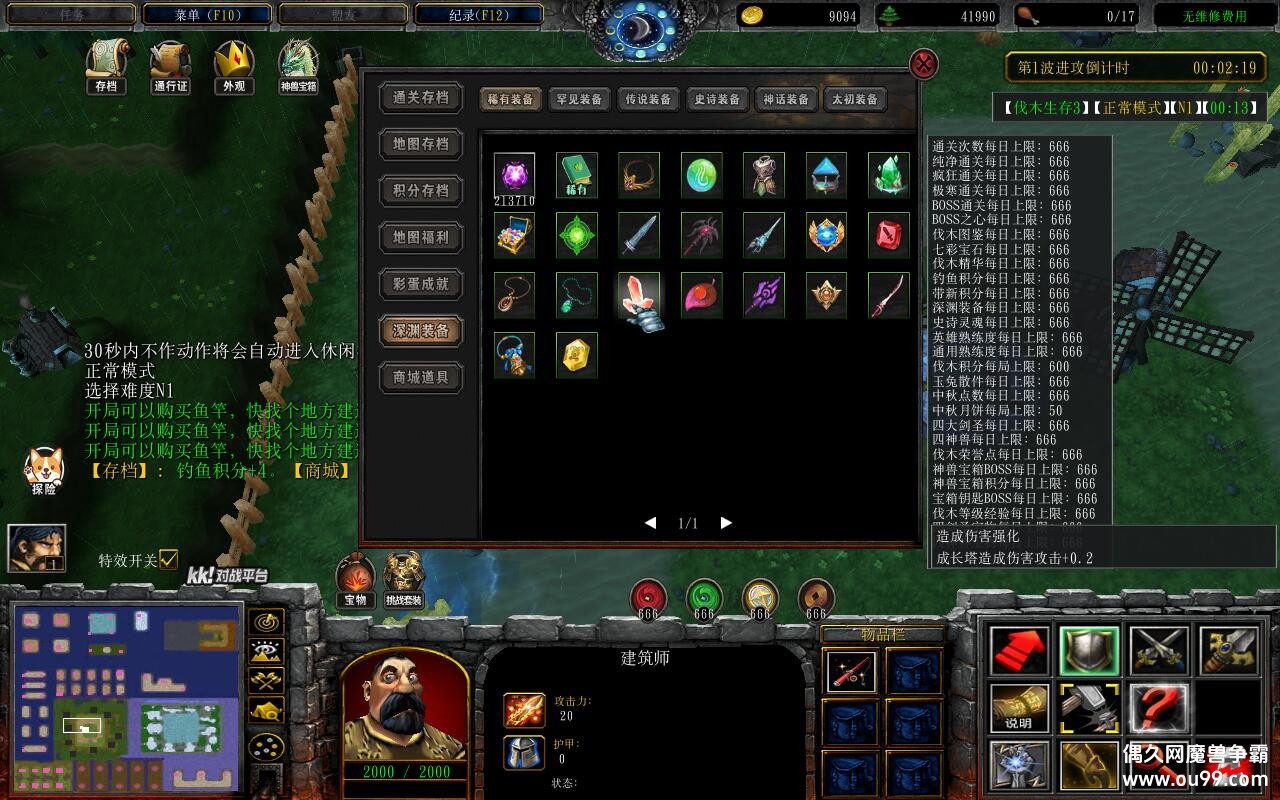The image size is (1280, 800).
Task: Show the 史诗装备 category
Action: (x=717, y=99)
